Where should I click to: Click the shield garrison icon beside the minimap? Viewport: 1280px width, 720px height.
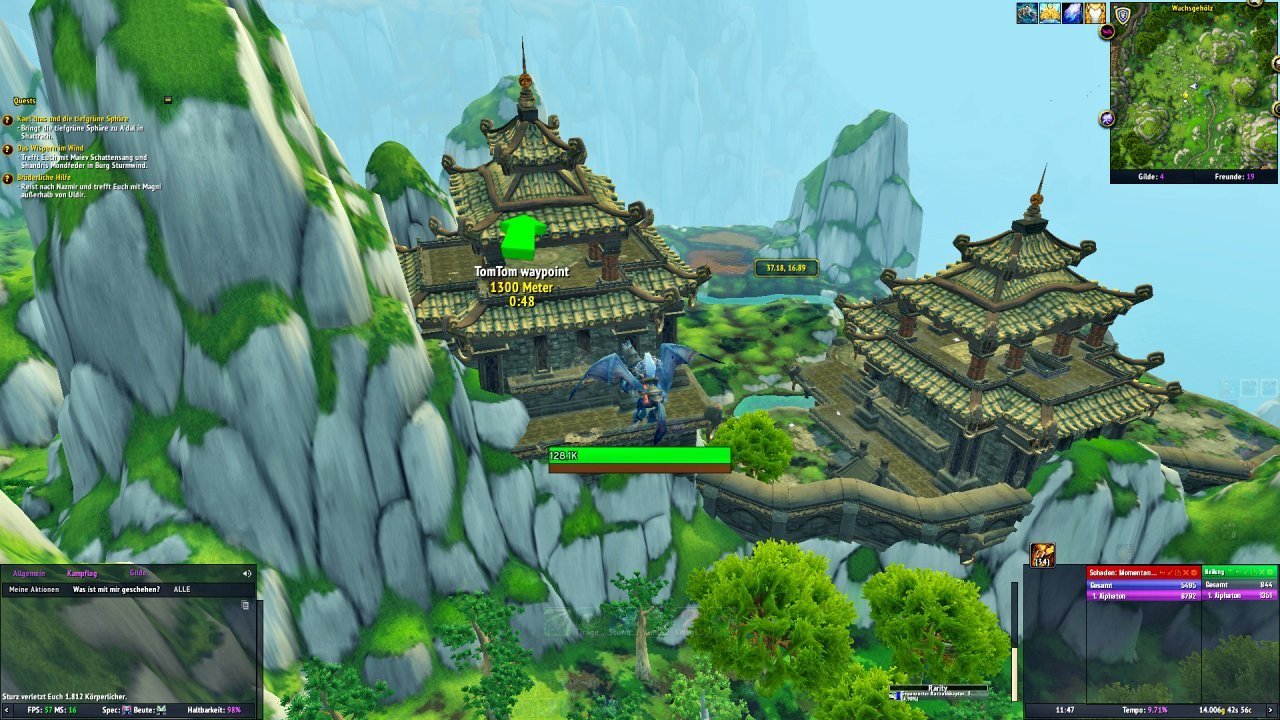[x=1123, y=16]
